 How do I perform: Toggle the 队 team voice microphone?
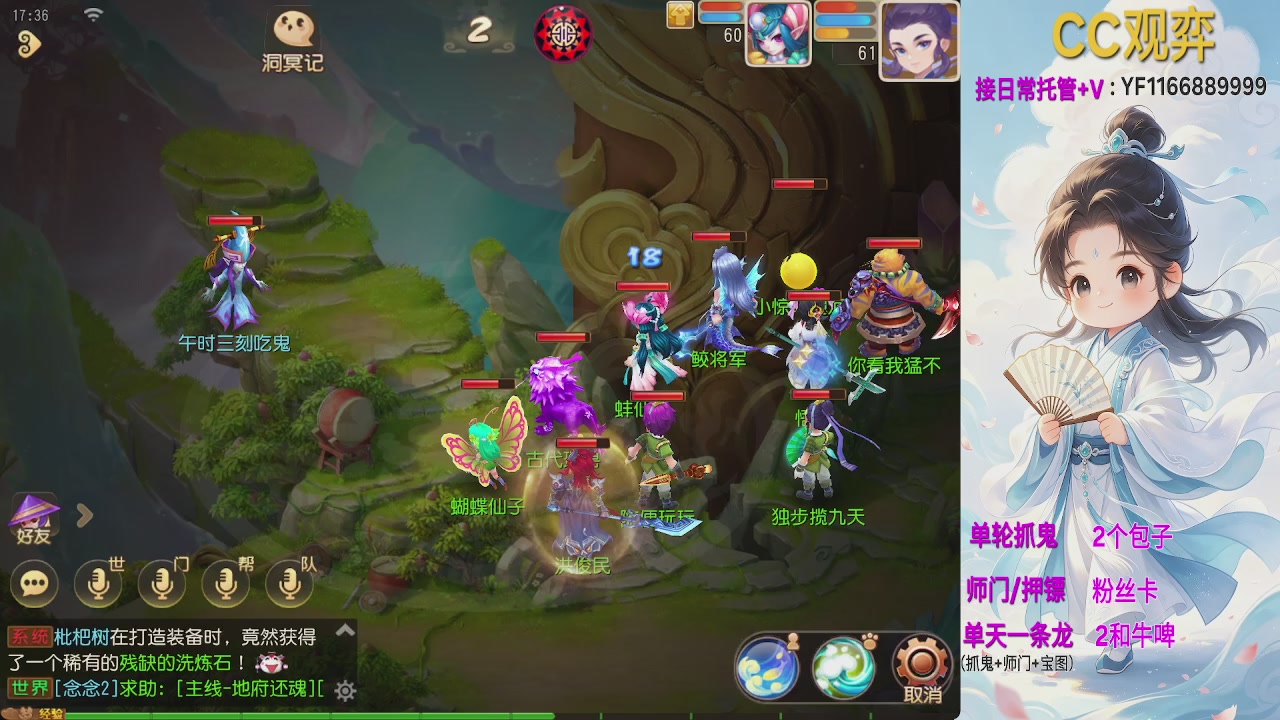pos(288,583)
